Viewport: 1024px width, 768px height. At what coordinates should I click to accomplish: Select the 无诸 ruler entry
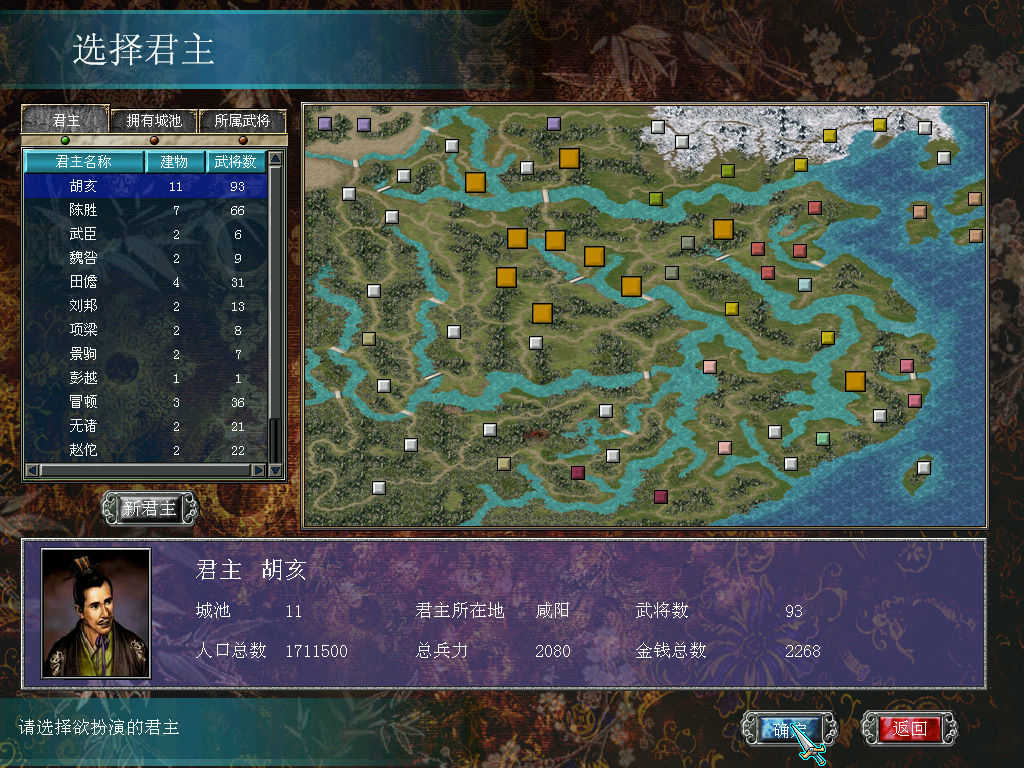click(x=84, y=426)
